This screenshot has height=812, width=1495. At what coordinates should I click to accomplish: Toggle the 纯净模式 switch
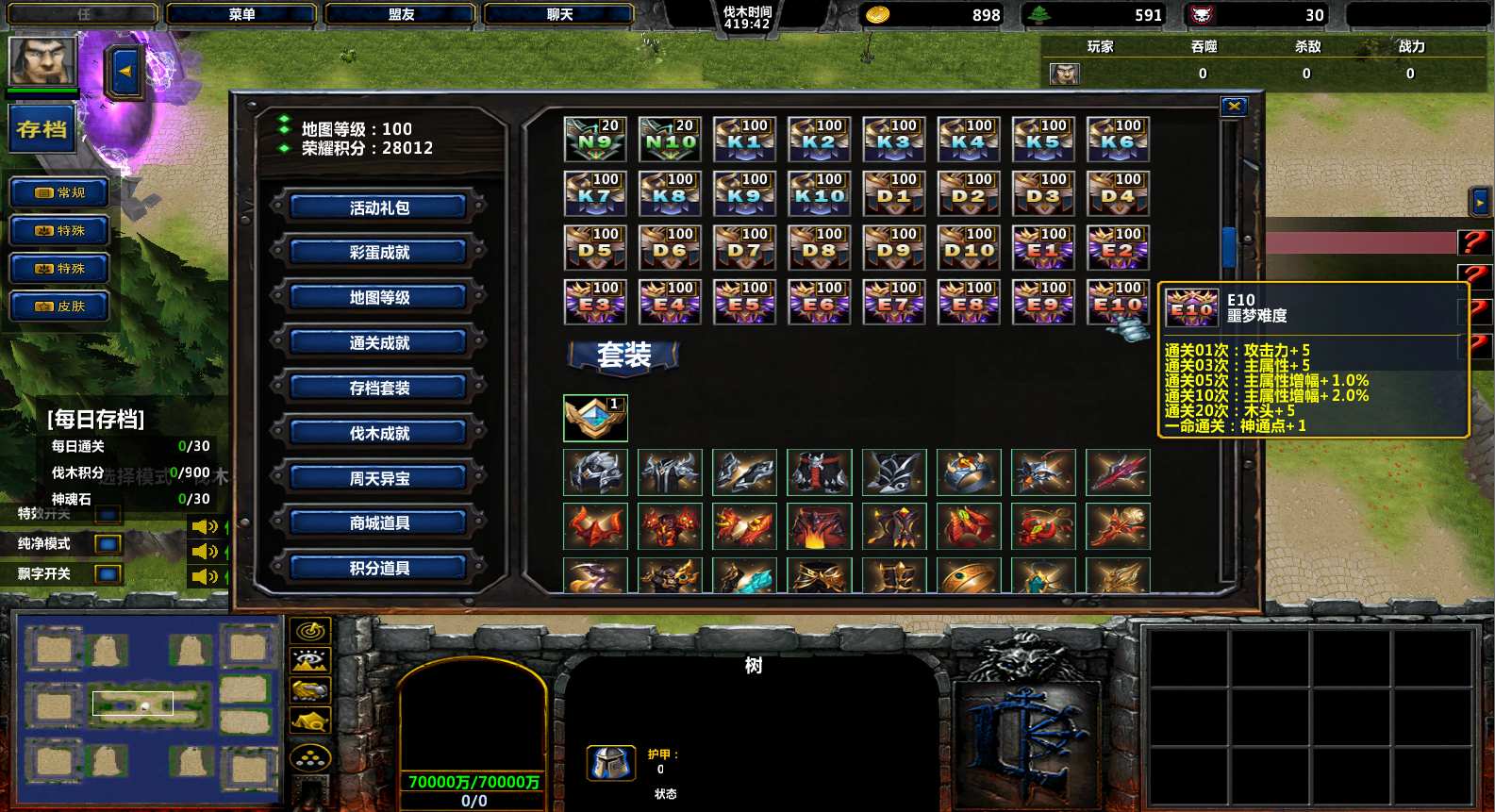point(108,544)
